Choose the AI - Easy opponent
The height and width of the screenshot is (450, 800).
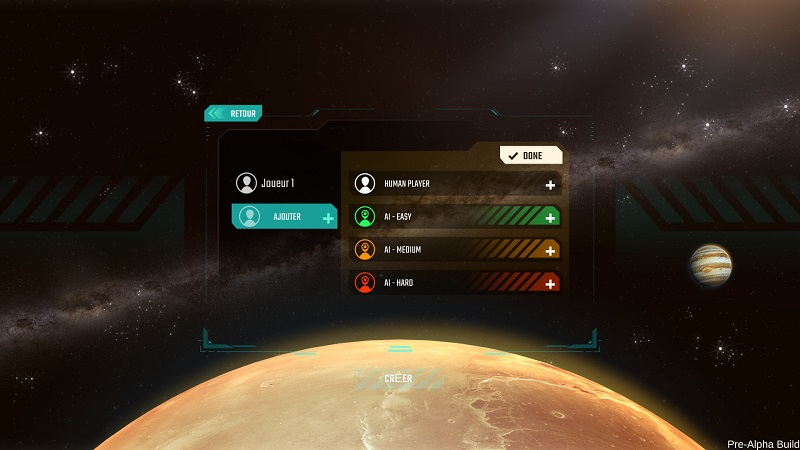[x=456, y=217]
